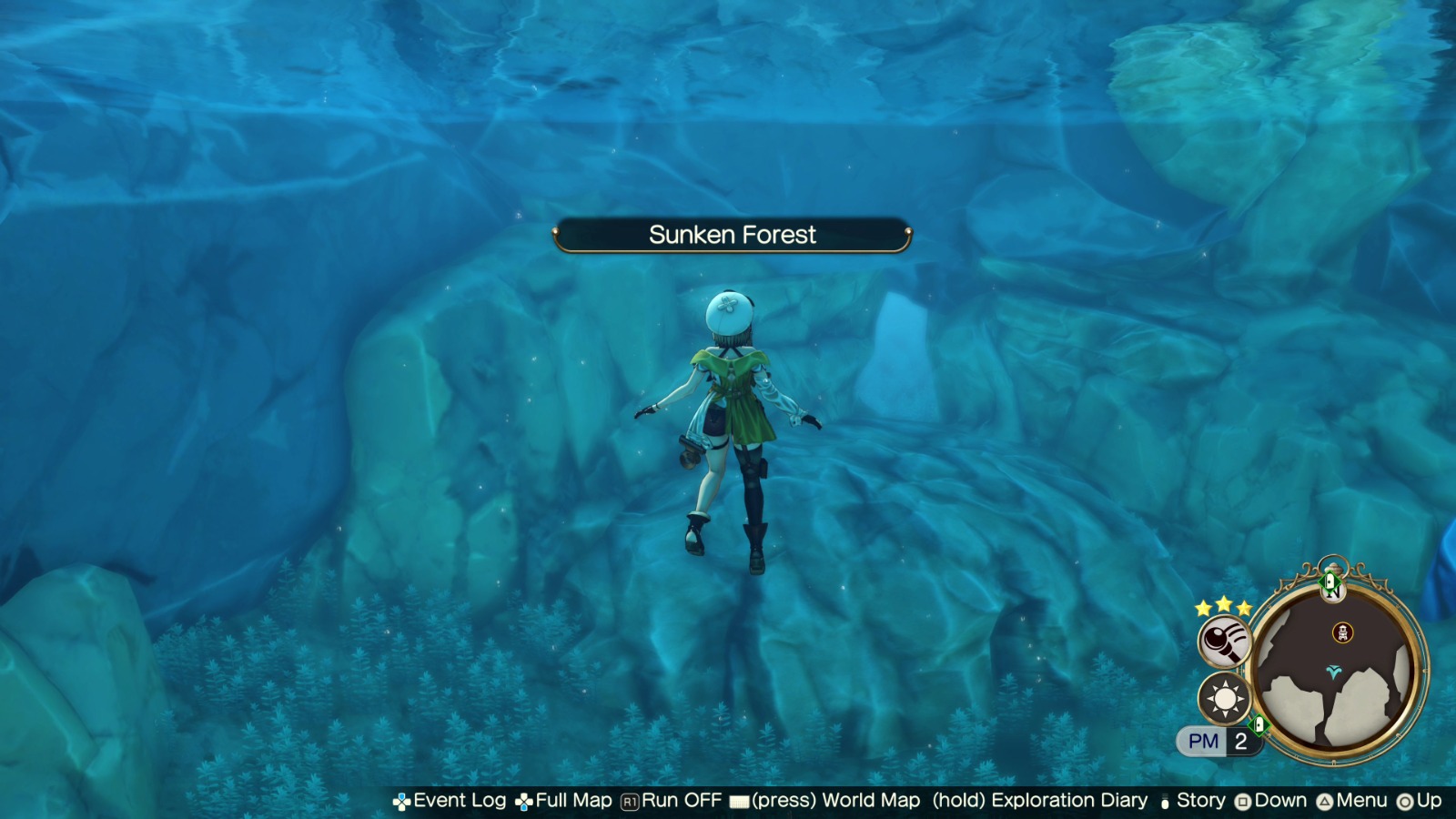Click the lighthouse landmark icon on the minimap

click(1342, 633)
